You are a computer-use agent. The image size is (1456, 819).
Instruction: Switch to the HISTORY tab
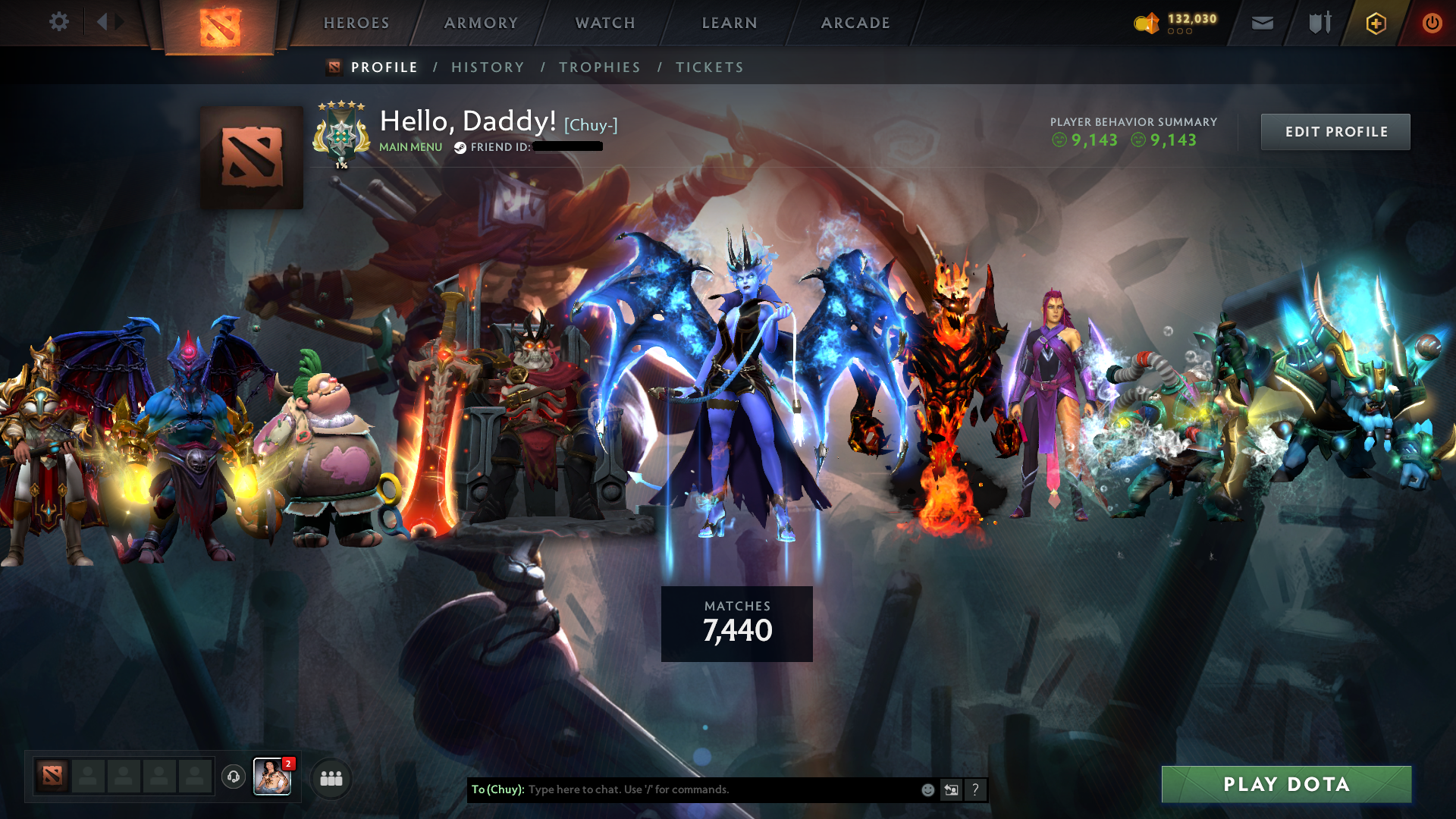coord(488,67)
